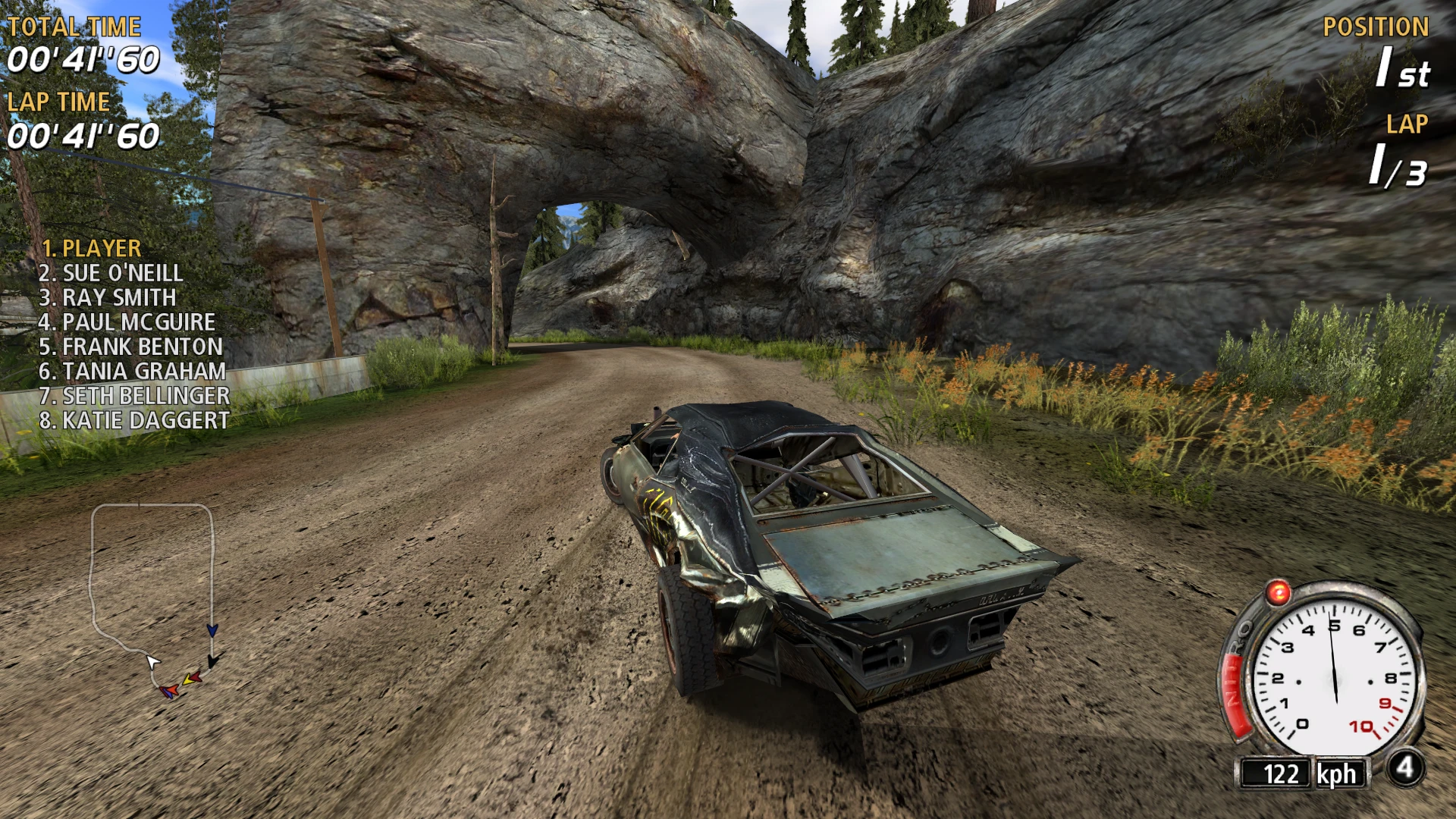This screenshot has width=1456, height=819.
Task: Select Sue O'Neill in the standings
Action: click(111, 273)
